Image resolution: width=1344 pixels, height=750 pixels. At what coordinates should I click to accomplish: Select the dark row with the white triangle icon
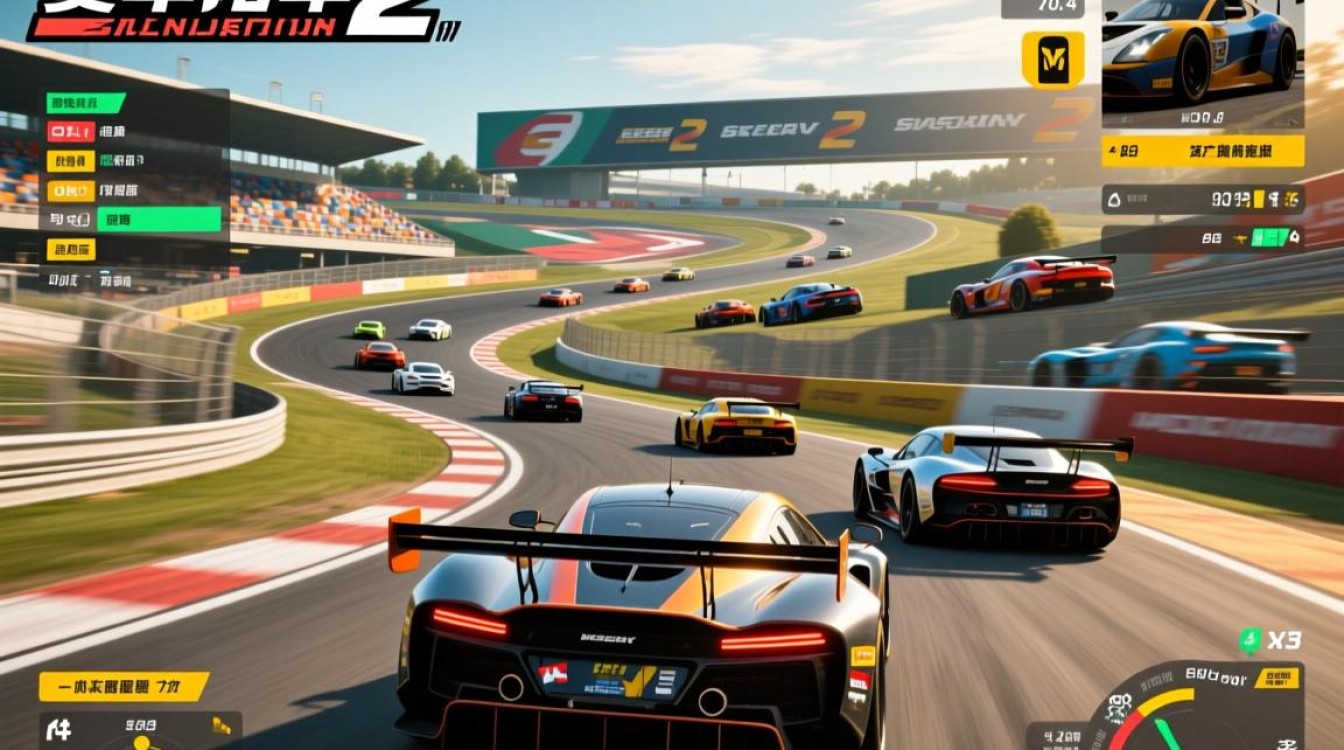[1202, 199]
